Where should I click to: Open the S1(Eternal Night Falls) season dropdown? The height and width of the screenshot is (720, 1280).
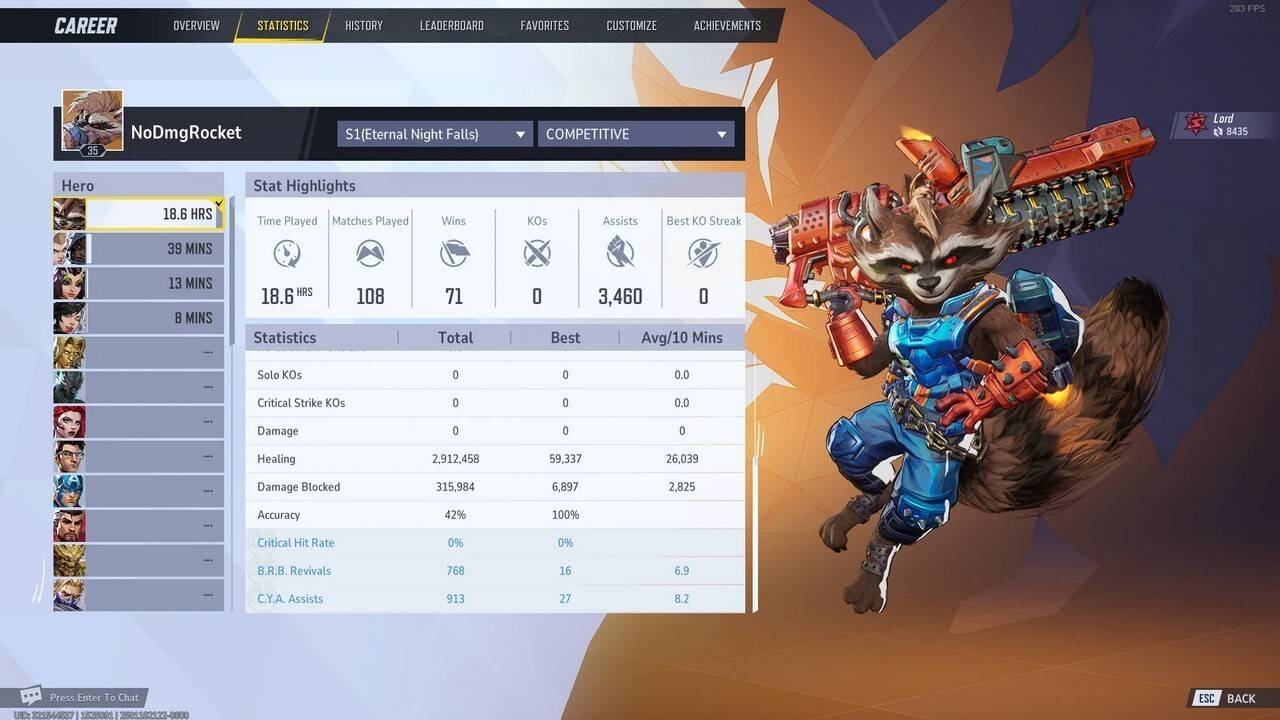click(434, 133)
